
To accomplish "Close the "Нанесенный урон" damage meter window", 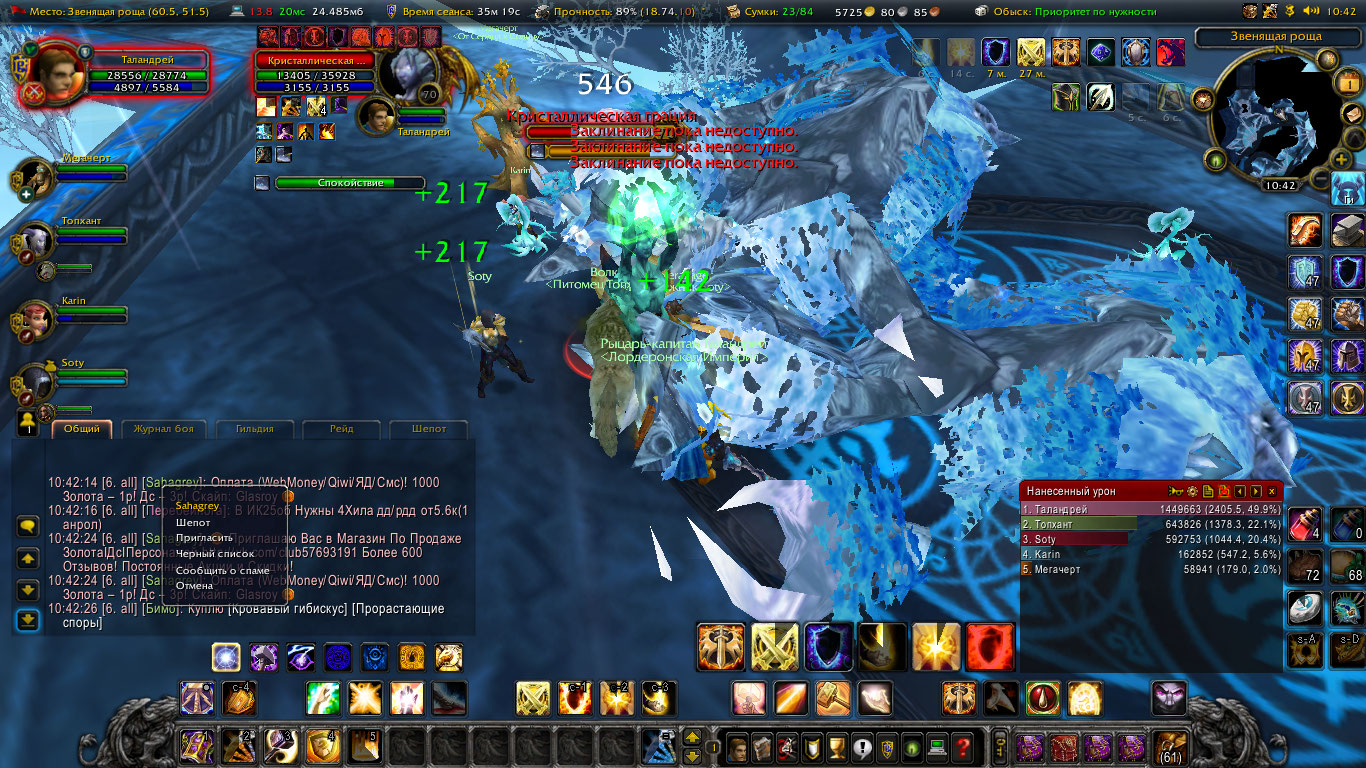I will 1272,491.
